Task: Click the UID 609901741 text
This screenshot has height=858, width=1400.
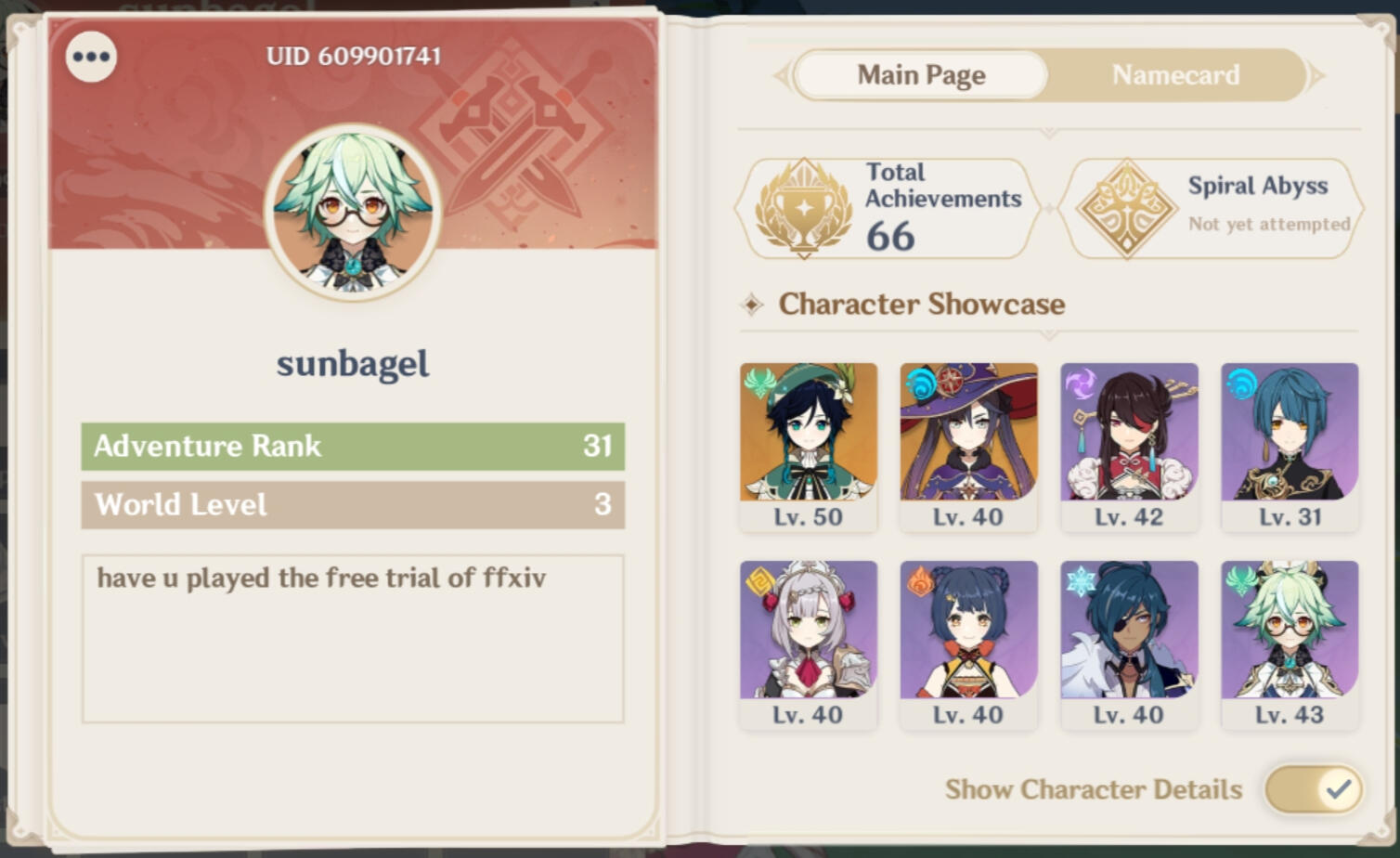Action: [353, 57]
